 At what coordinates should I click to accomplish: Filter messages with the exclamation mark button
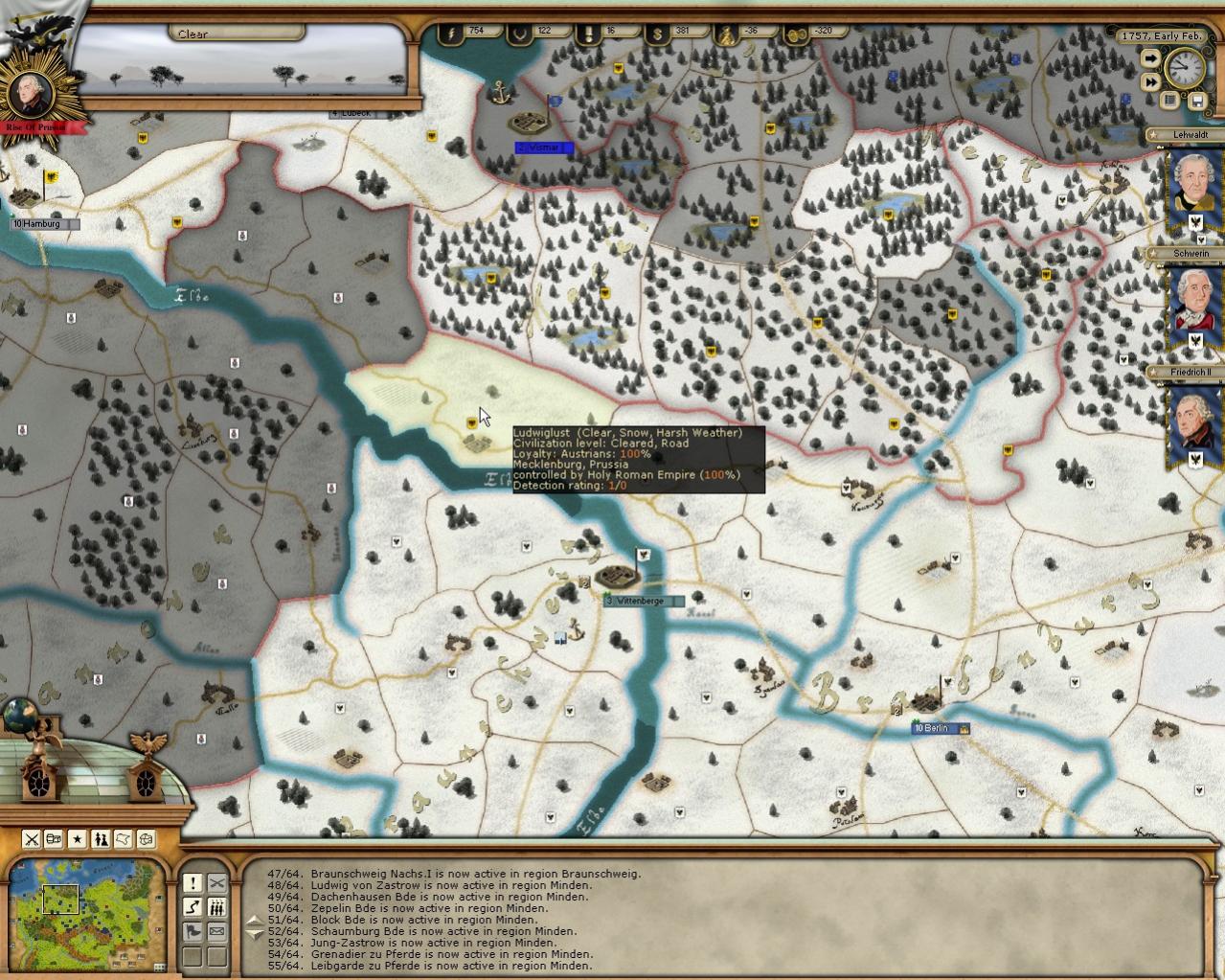[193, 883]
